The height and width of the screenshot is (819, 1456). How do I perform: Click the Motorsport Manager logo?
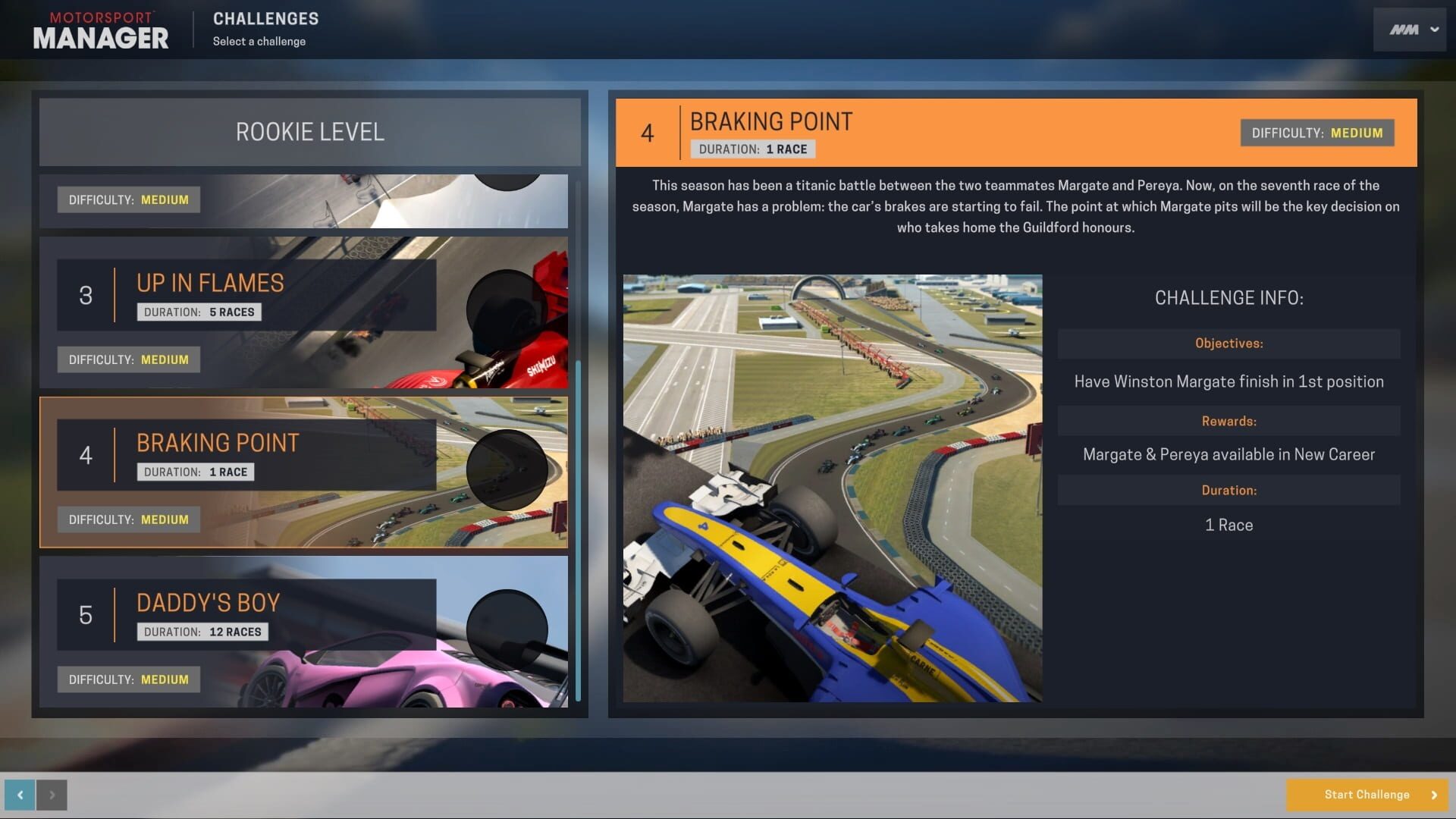tap(99, 29)
